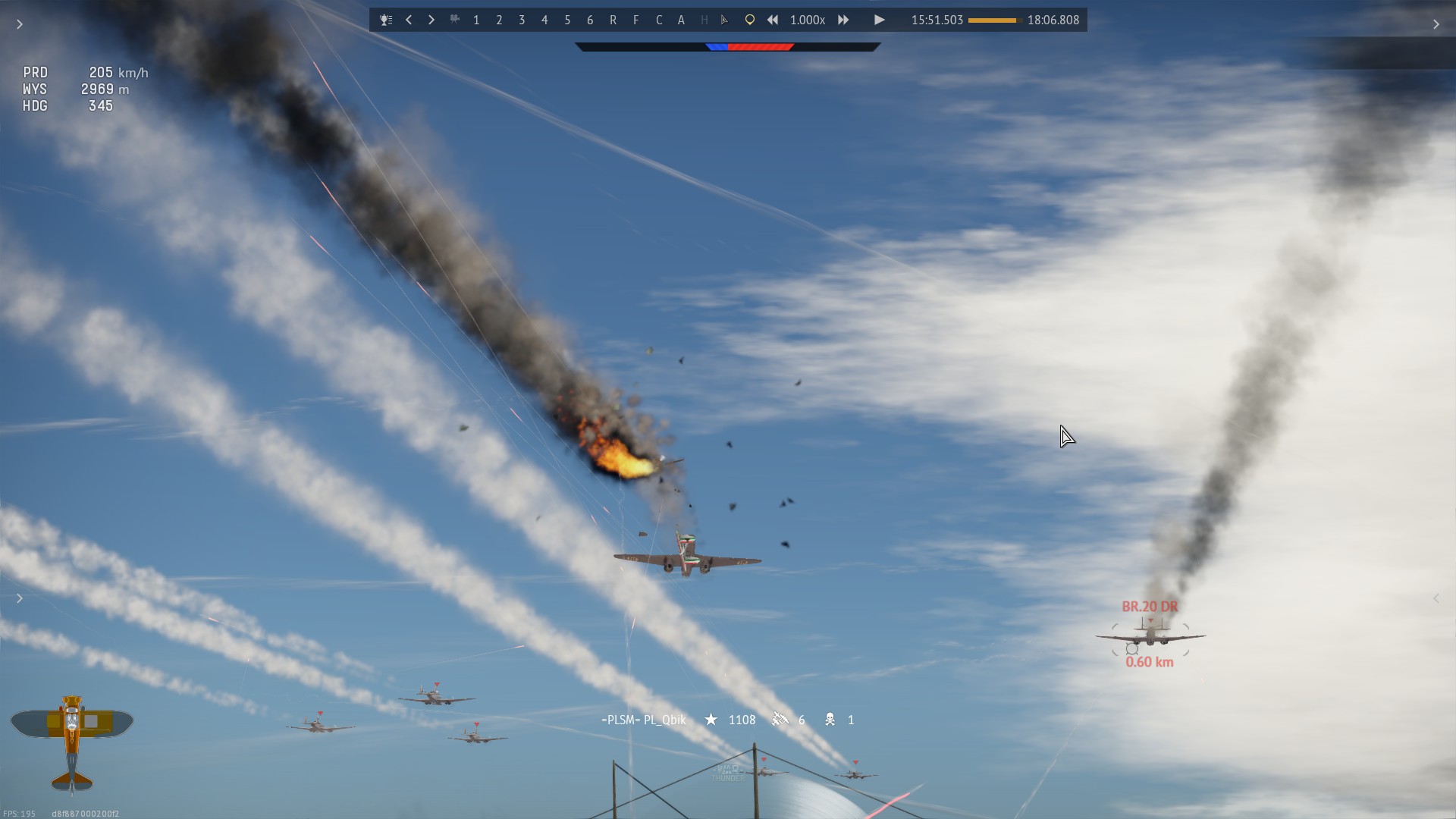
Task: Switch to the previous player view
Action: tap(409, 20)
